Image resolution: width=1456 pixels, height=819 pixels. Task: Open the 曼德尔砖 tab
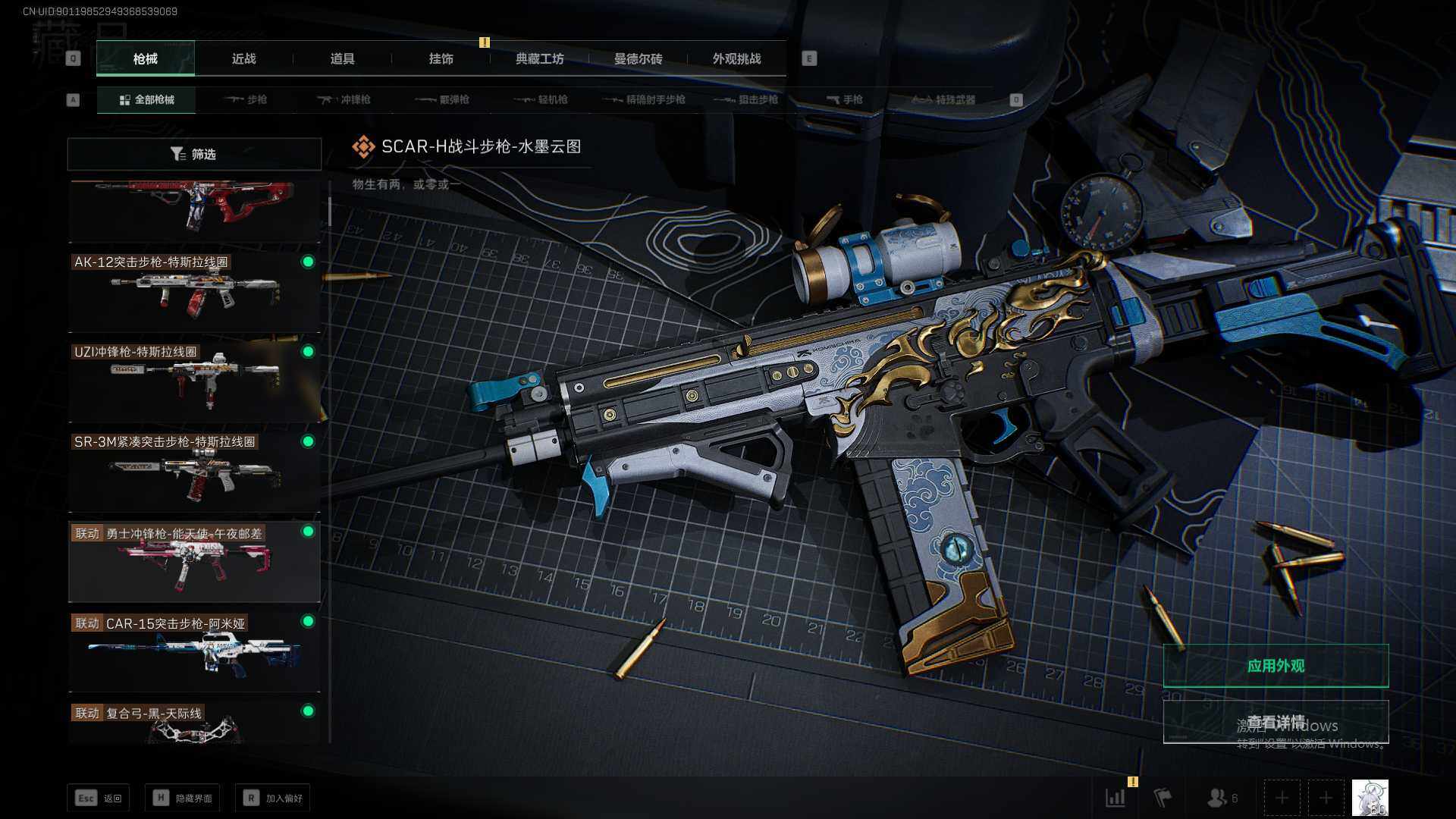tap(638, 59)
